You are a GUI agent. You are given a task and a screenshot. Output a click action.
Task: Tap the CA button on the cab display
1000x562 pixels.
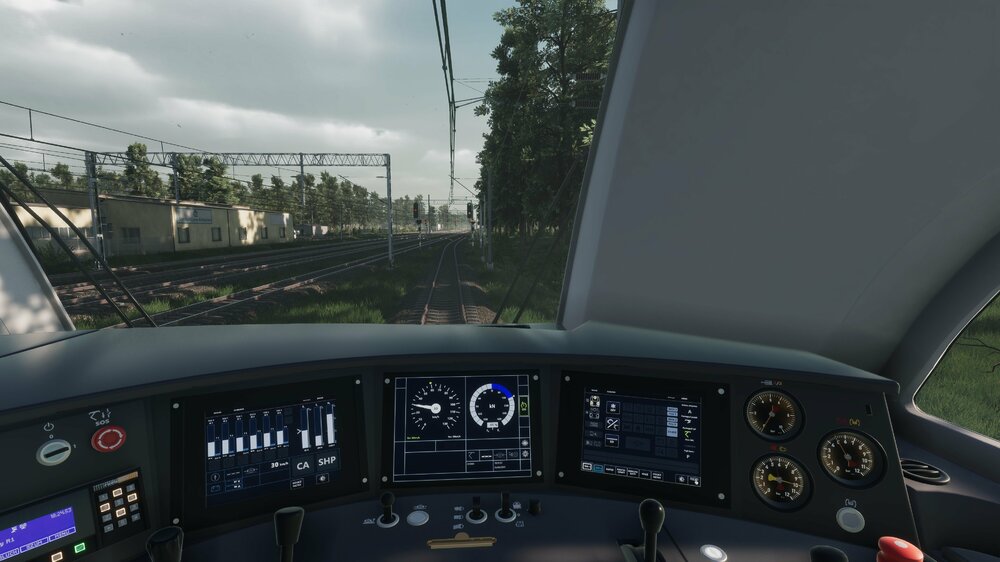tap(303, 465)
